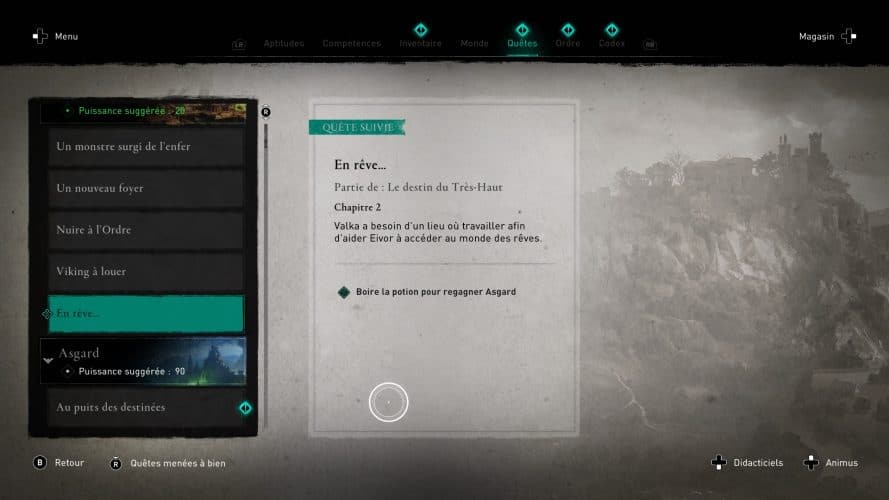Select quest Un monstre surgi de l'enfer
The image size is (889, 500).
[143, 147]
